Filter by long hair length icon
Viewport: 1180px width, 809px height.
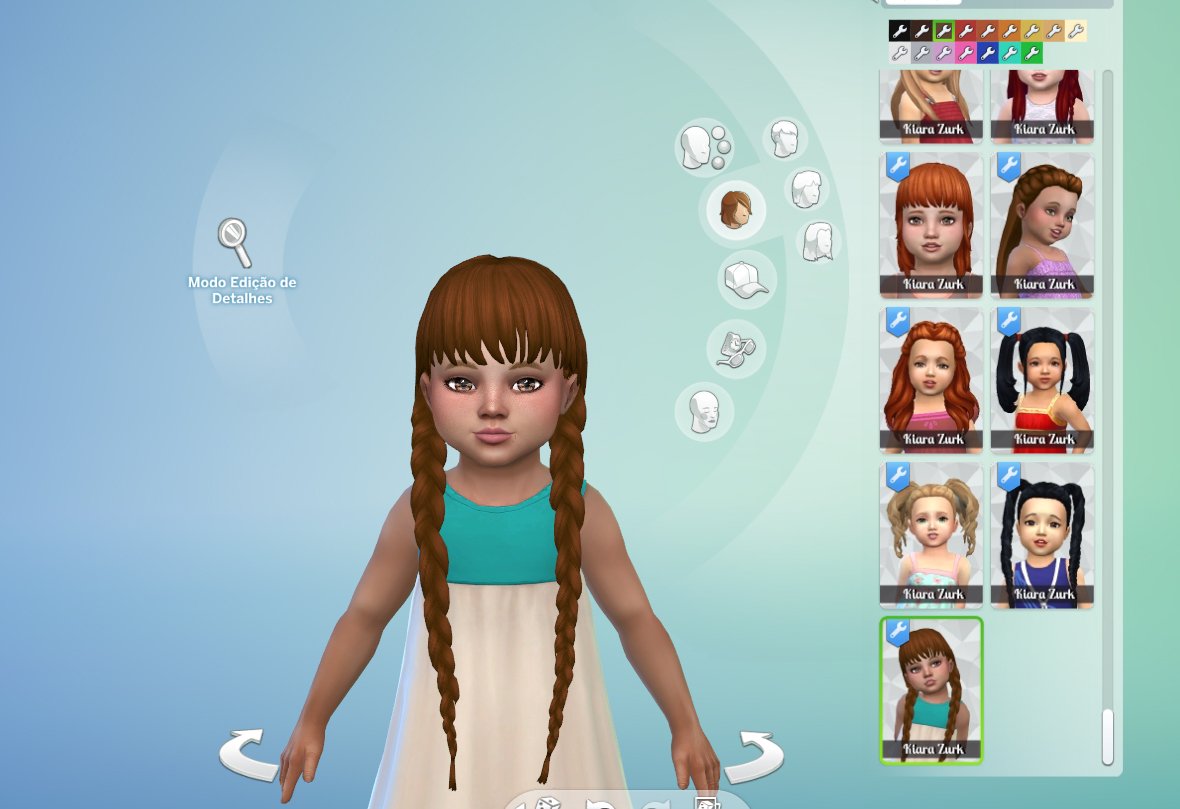(x=819, y=242)
